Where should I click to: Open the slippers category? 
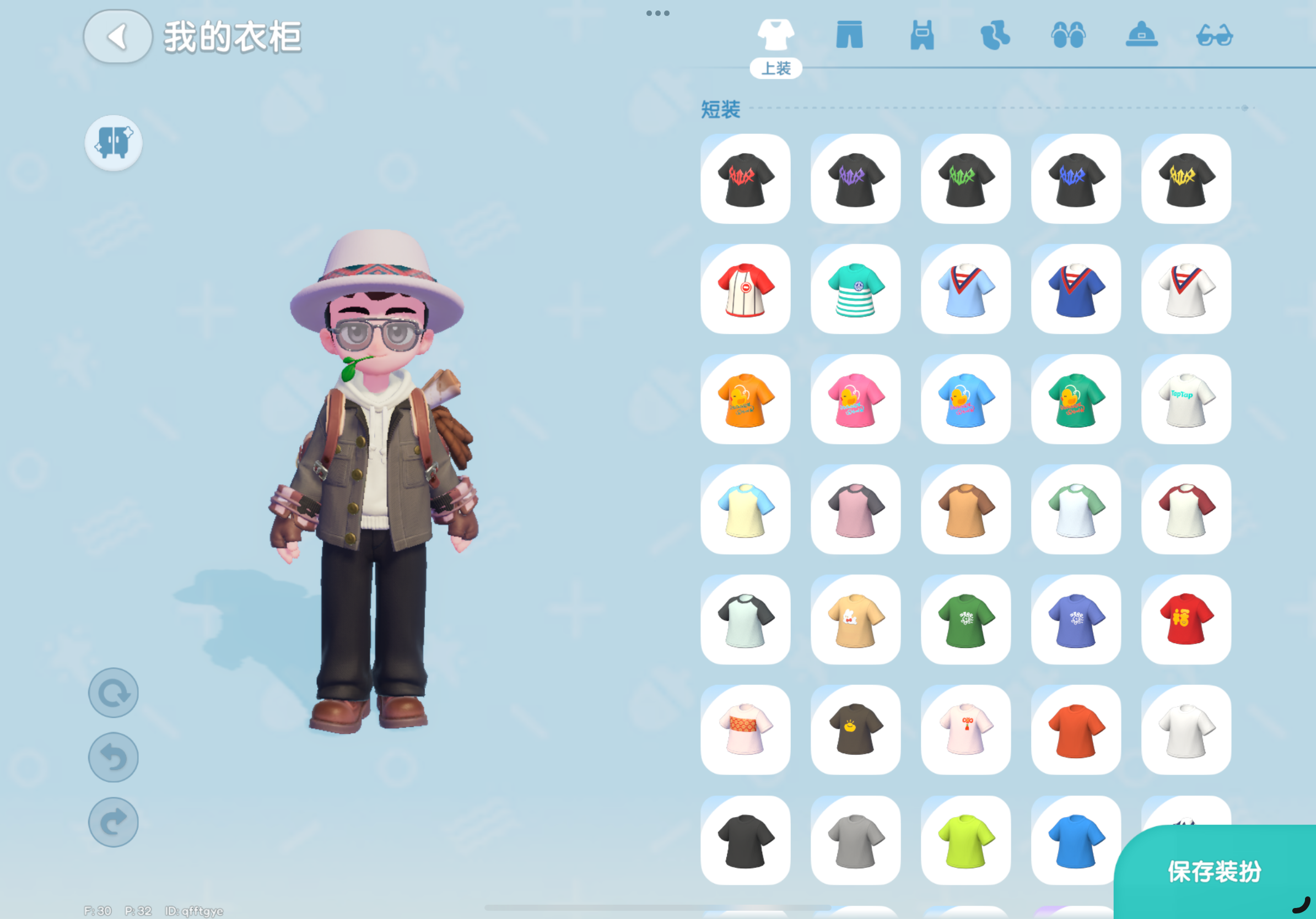1070,35
